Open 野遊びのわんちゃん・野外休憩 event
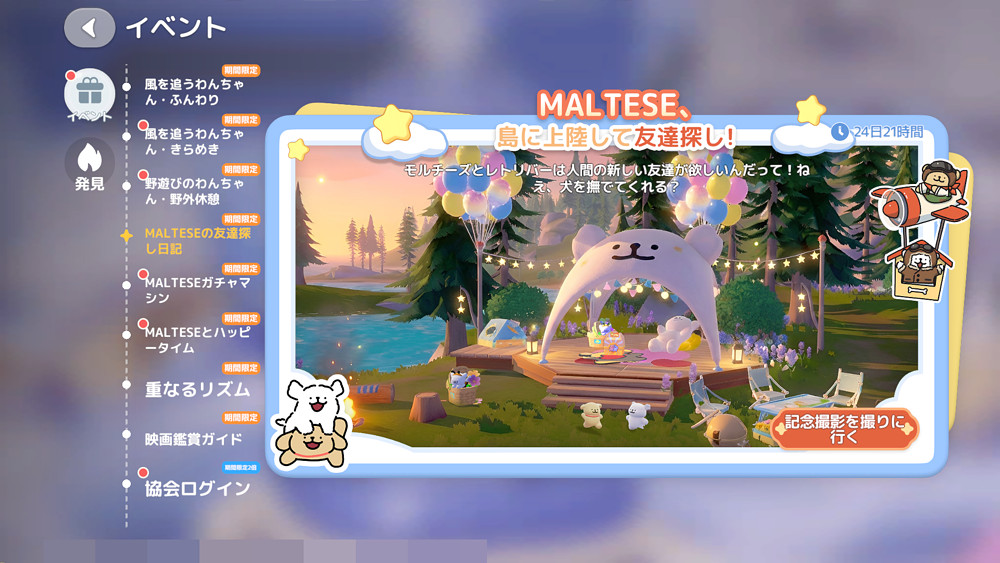1000x563 pixels. [x=188, y=191]
